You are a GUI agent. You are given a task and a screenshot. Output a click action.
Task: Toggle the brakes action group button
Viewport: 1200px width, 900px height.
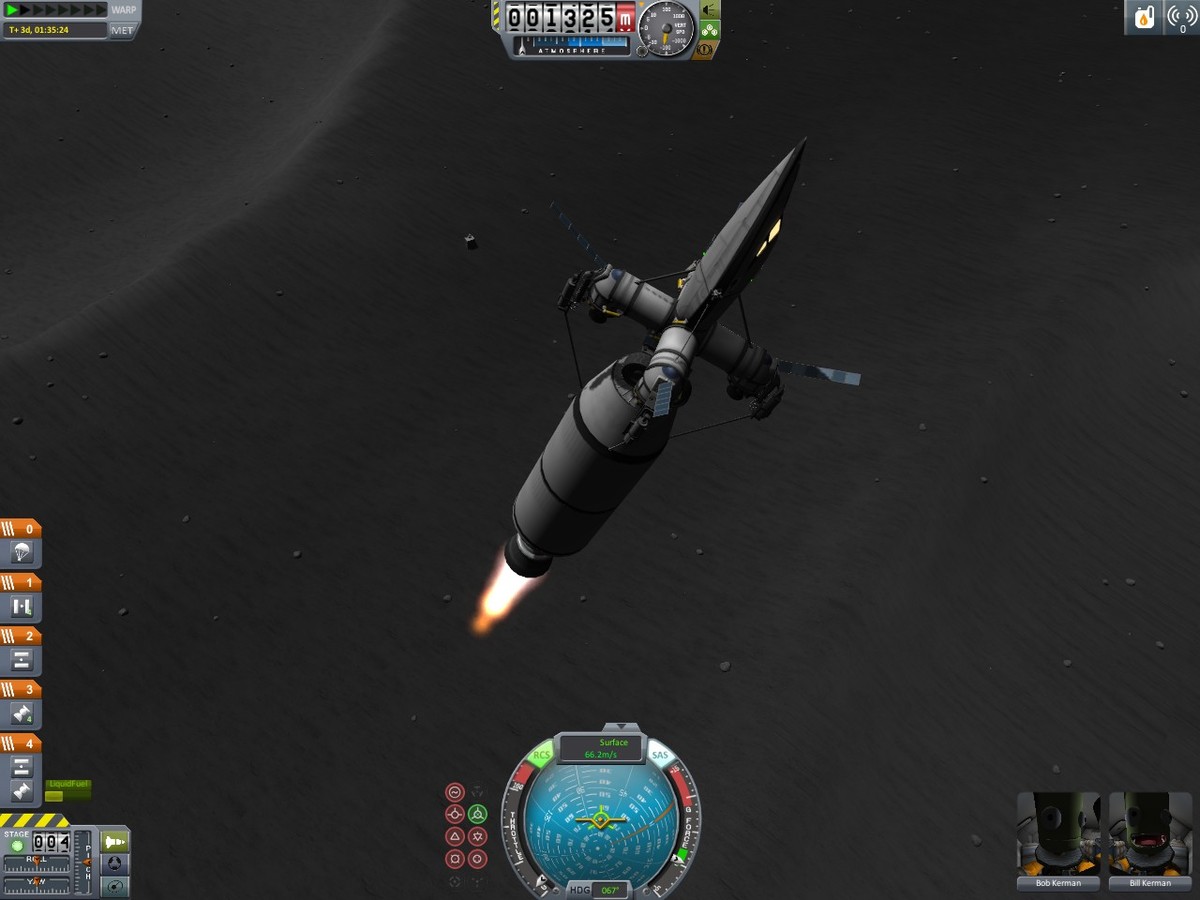[705, 49]
